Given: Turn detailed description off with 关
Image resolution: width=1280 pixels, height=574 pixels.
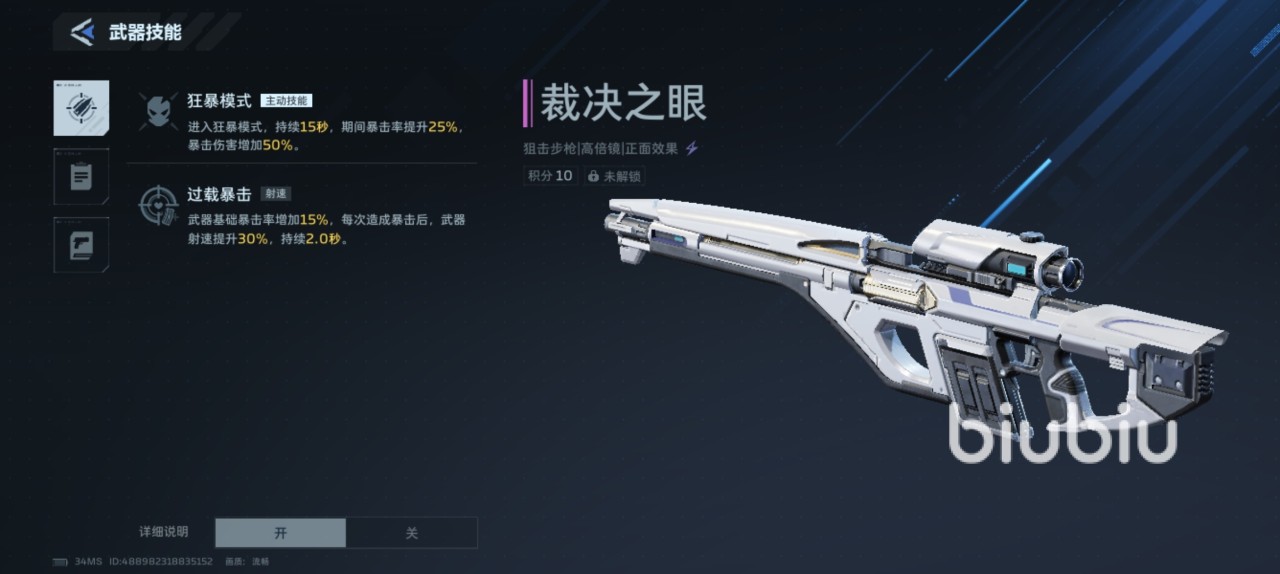Looking at the screenshot, I should [x=411, y=533].
